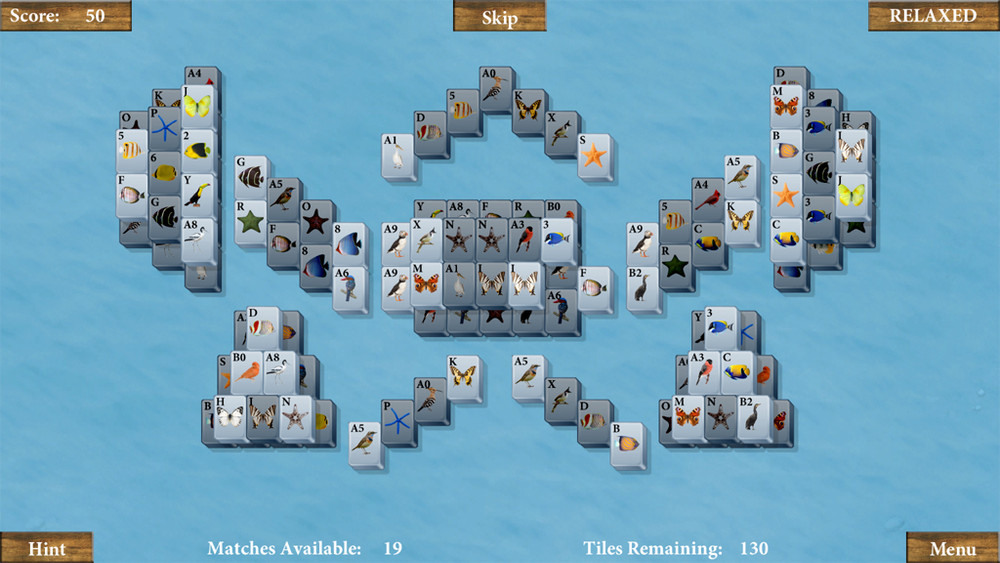Click the Skip button
The image size is (1000, 563).
tap(499, 17)
